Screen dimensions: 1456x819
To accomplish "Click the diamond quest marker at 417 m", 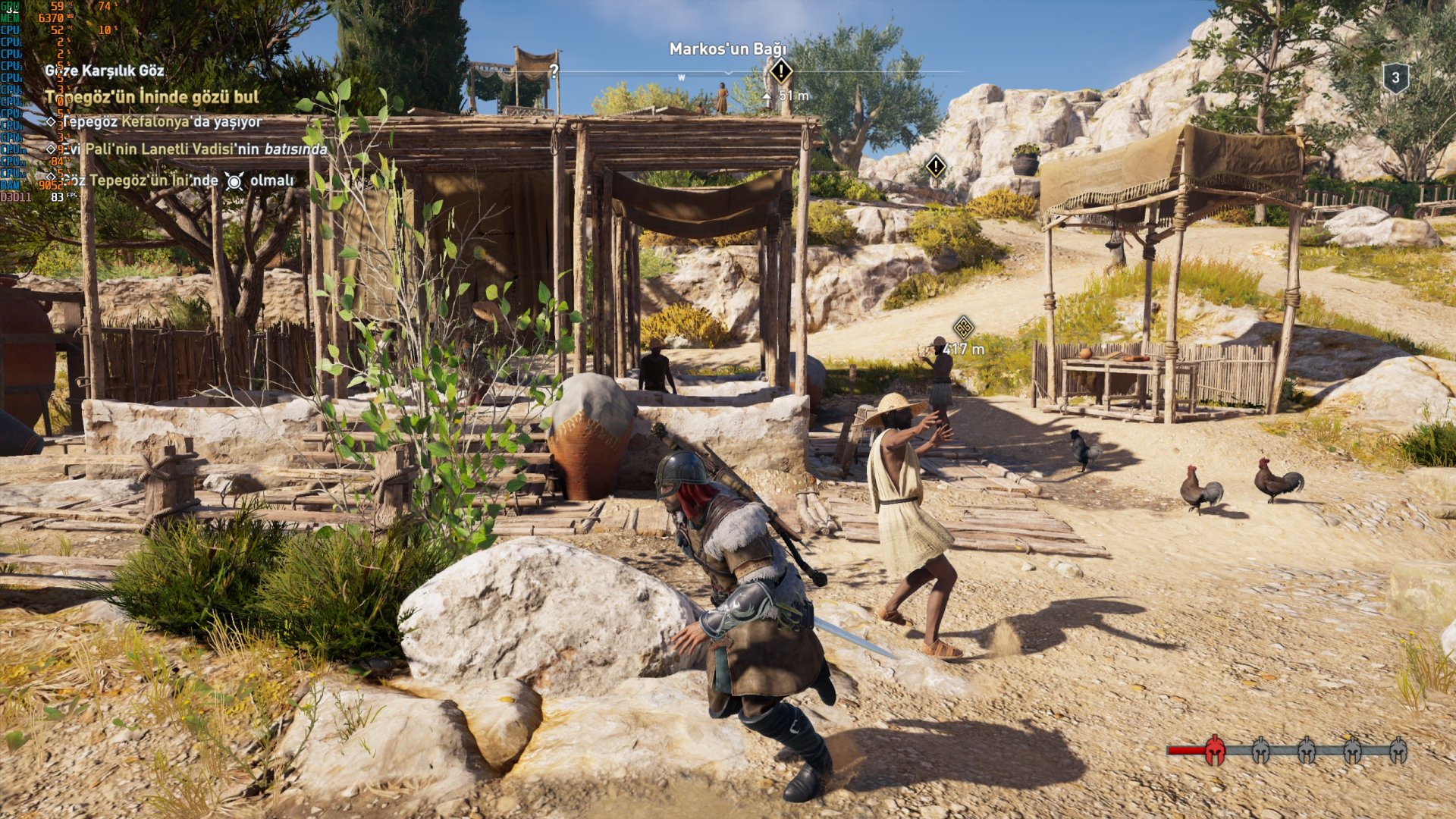I will click(963, 328).
